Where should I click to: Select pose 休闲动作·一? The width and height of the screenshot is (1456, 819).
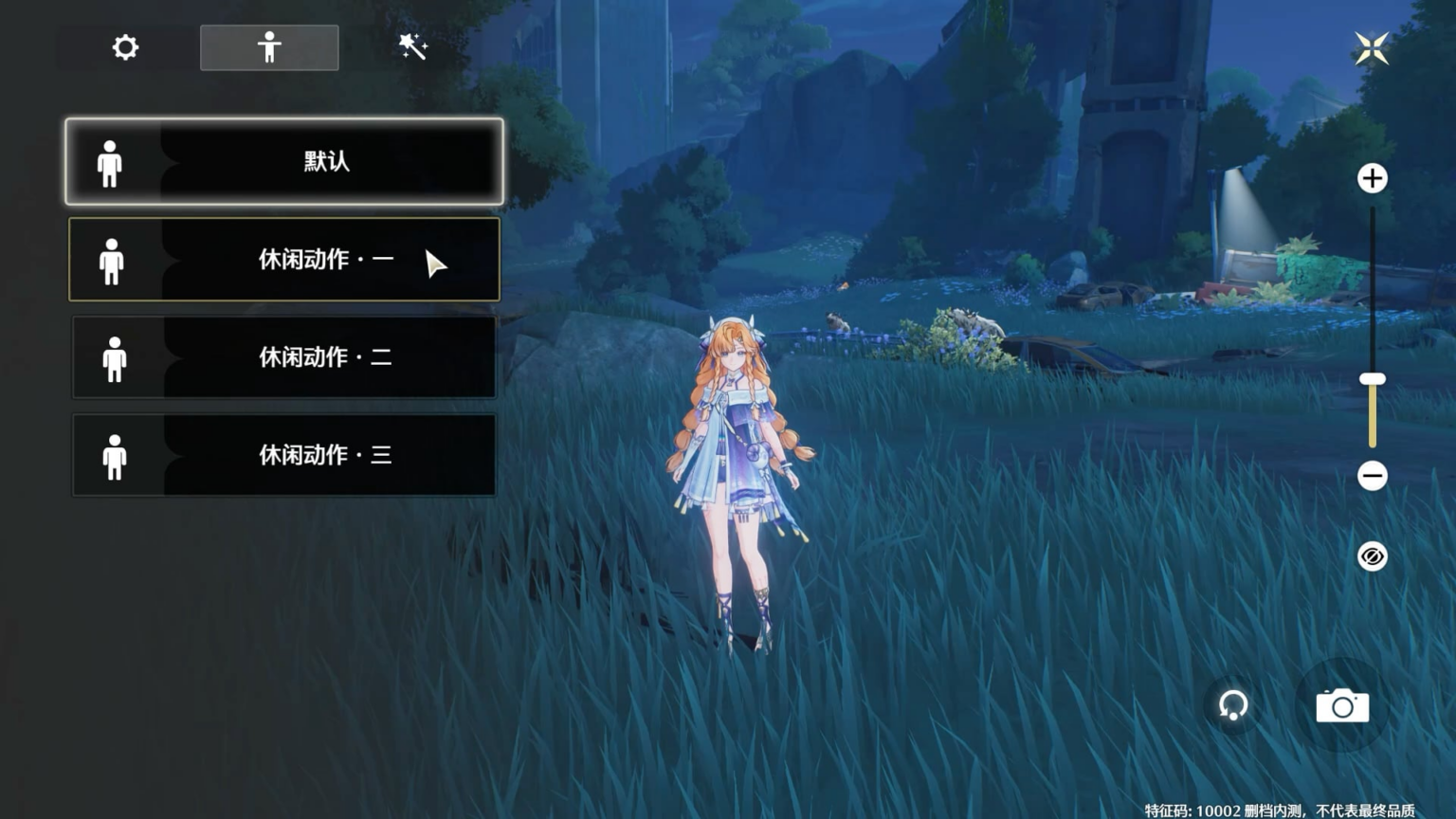[x=284, y=260]
